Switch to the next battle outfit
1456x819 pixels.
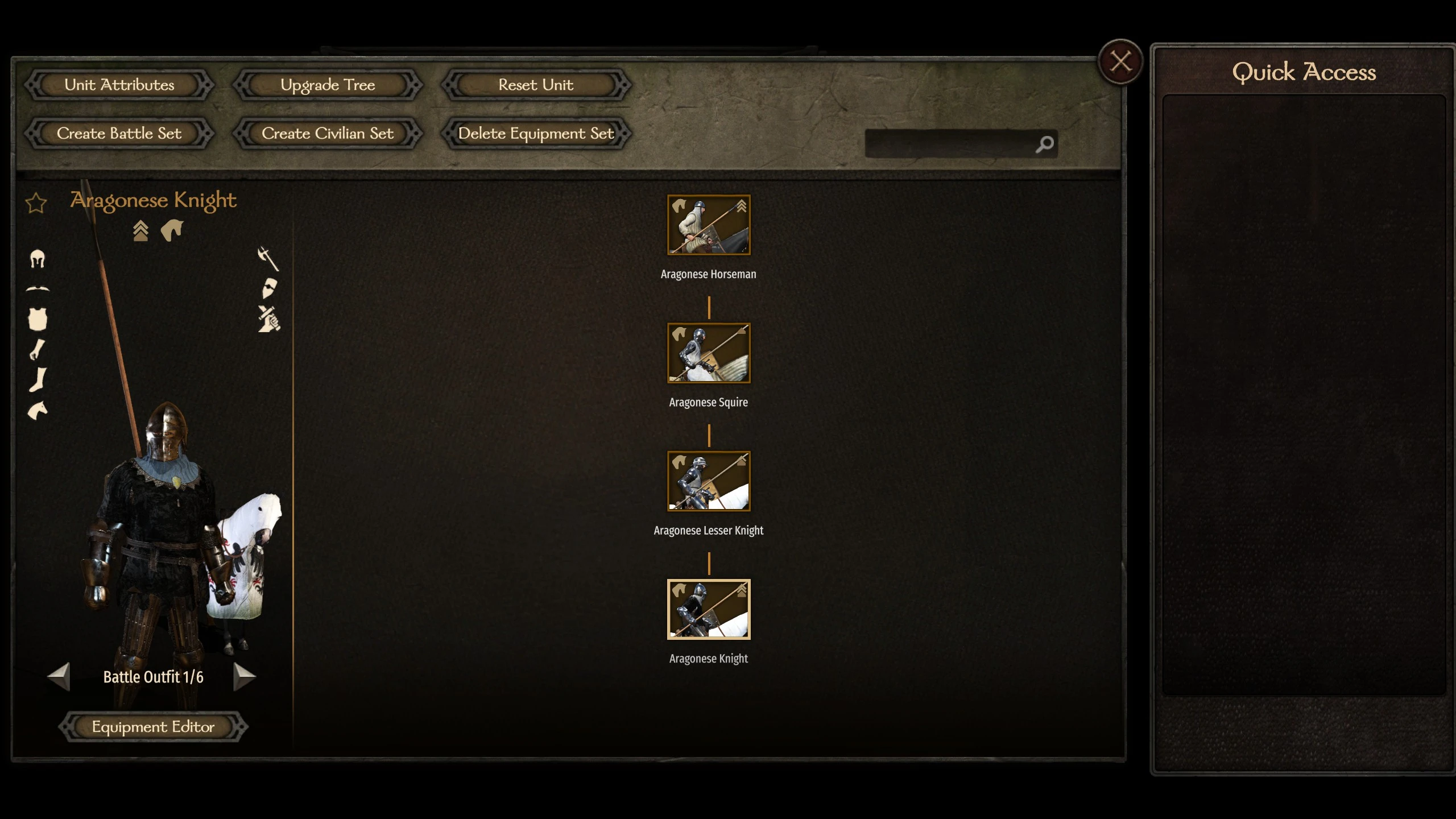(245, 676)
